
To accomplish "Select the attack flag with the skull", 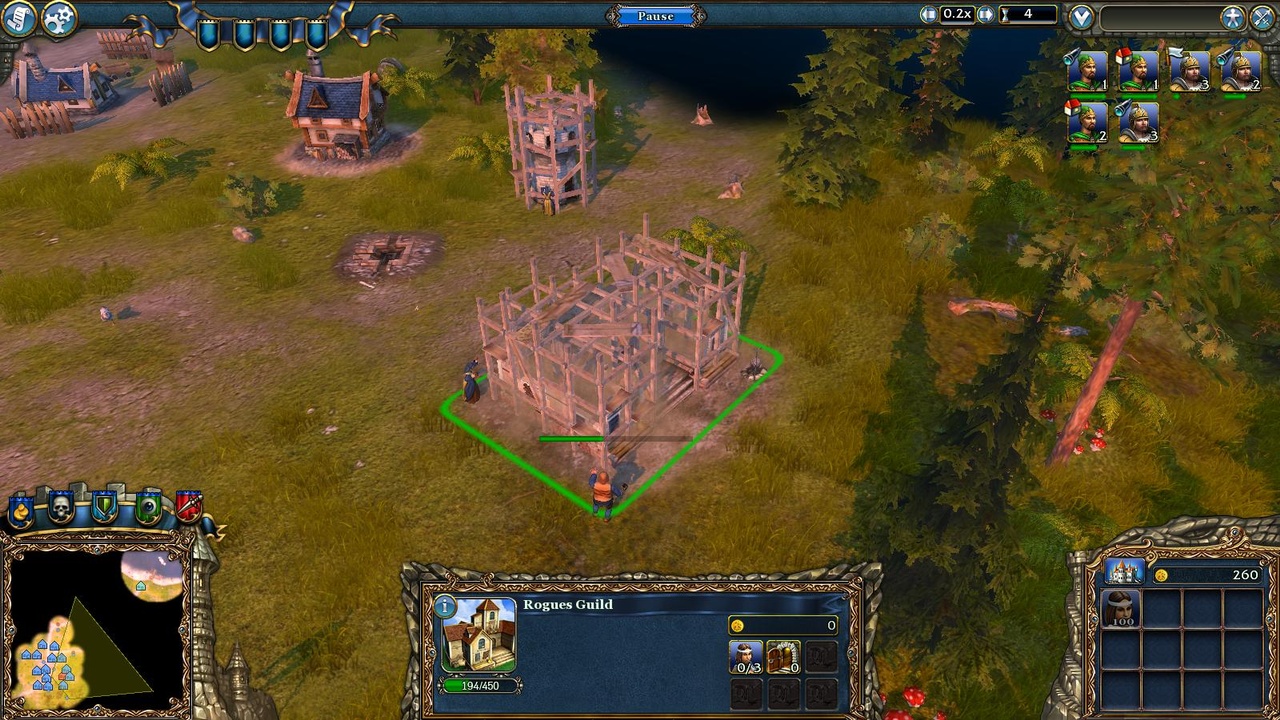I will pyautogui.click(x=61, y=506).
